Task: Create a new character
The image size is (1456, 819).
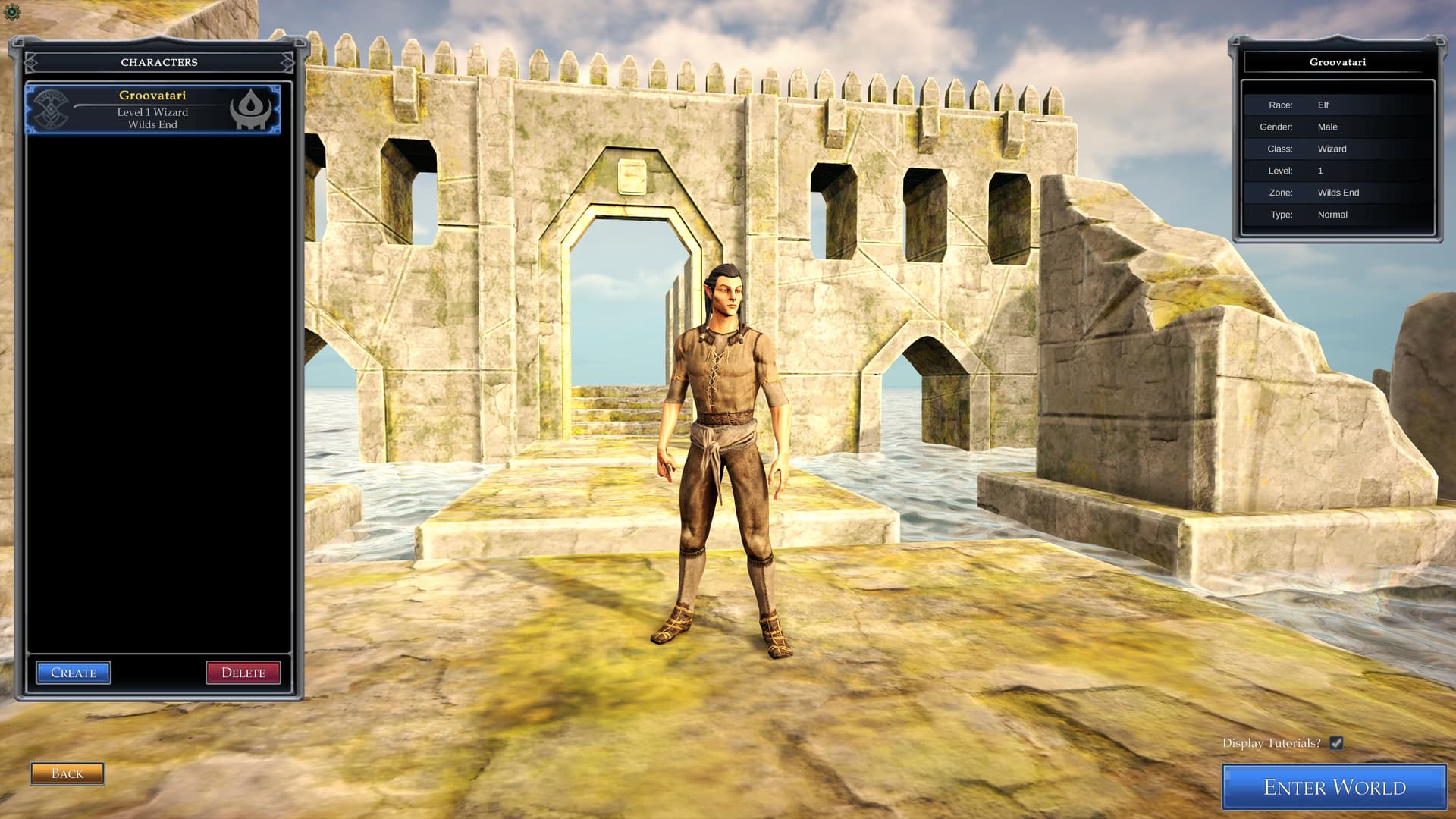Action: 74,673
